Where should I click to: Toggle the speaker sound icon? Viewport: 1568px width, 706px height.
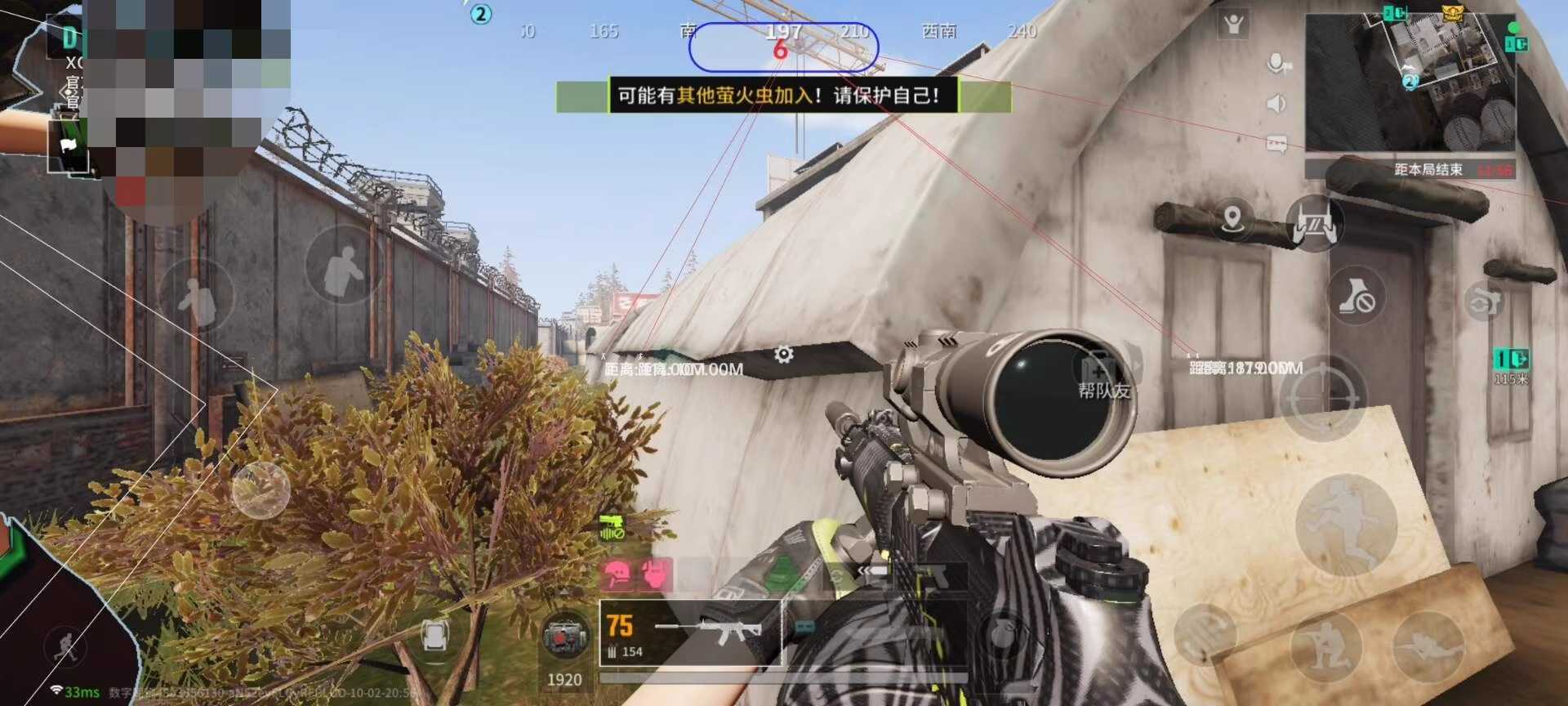tap(1276, 104)
